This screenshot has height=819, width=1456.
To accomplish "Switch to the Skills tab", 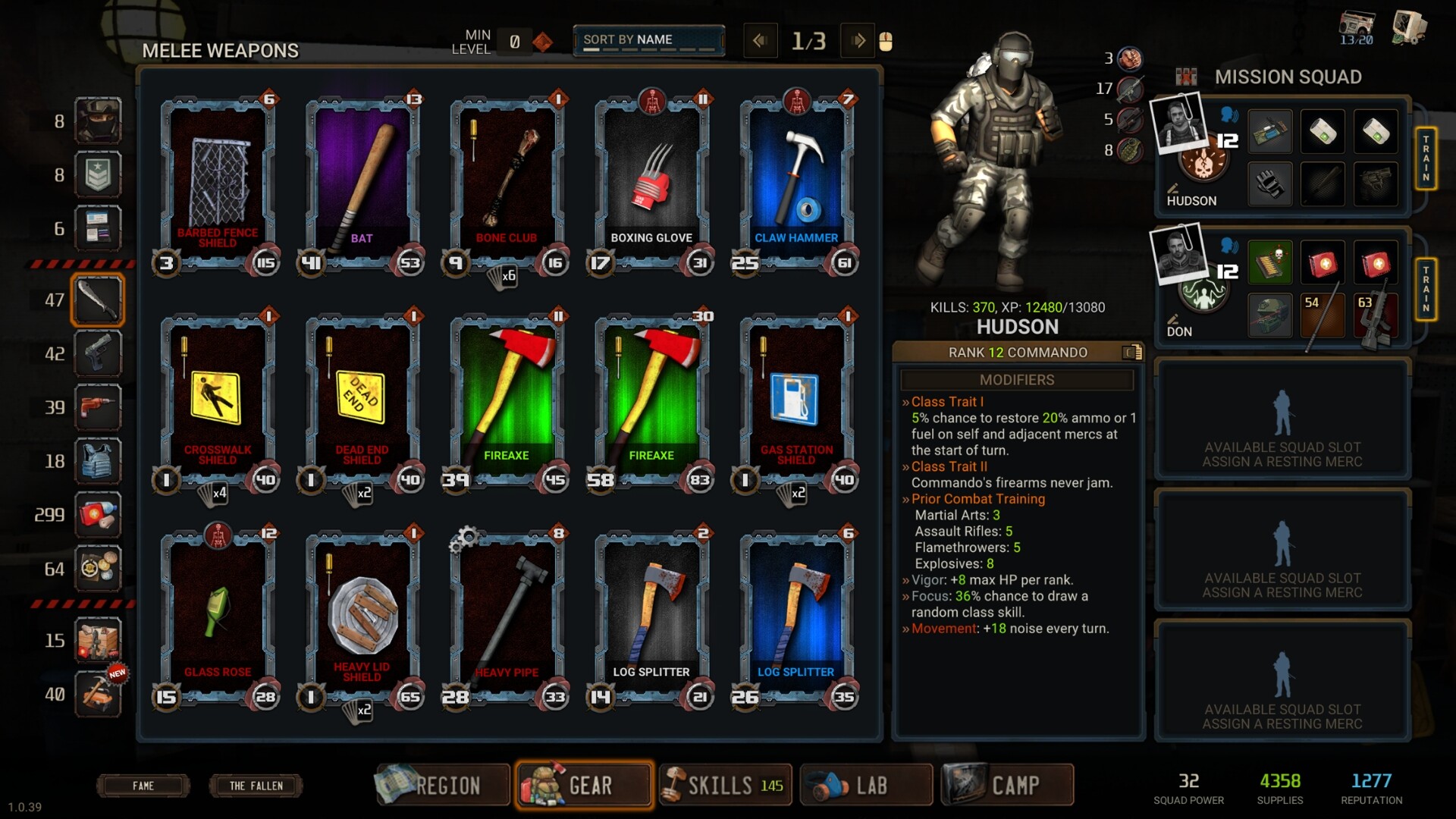I will 725,785.
